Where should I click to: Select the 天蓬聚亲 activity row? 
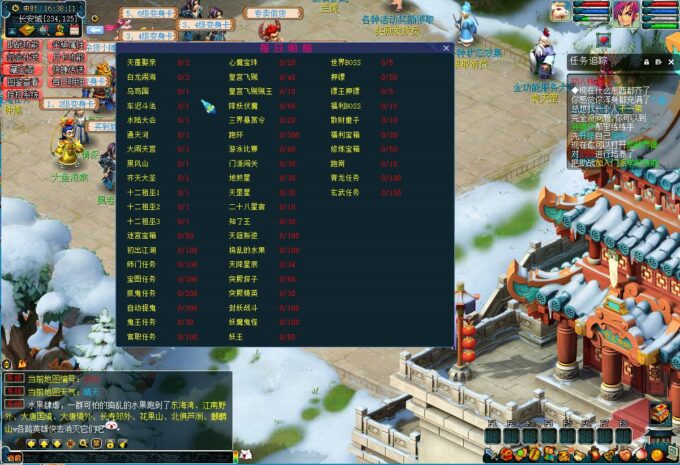point(141,62)
